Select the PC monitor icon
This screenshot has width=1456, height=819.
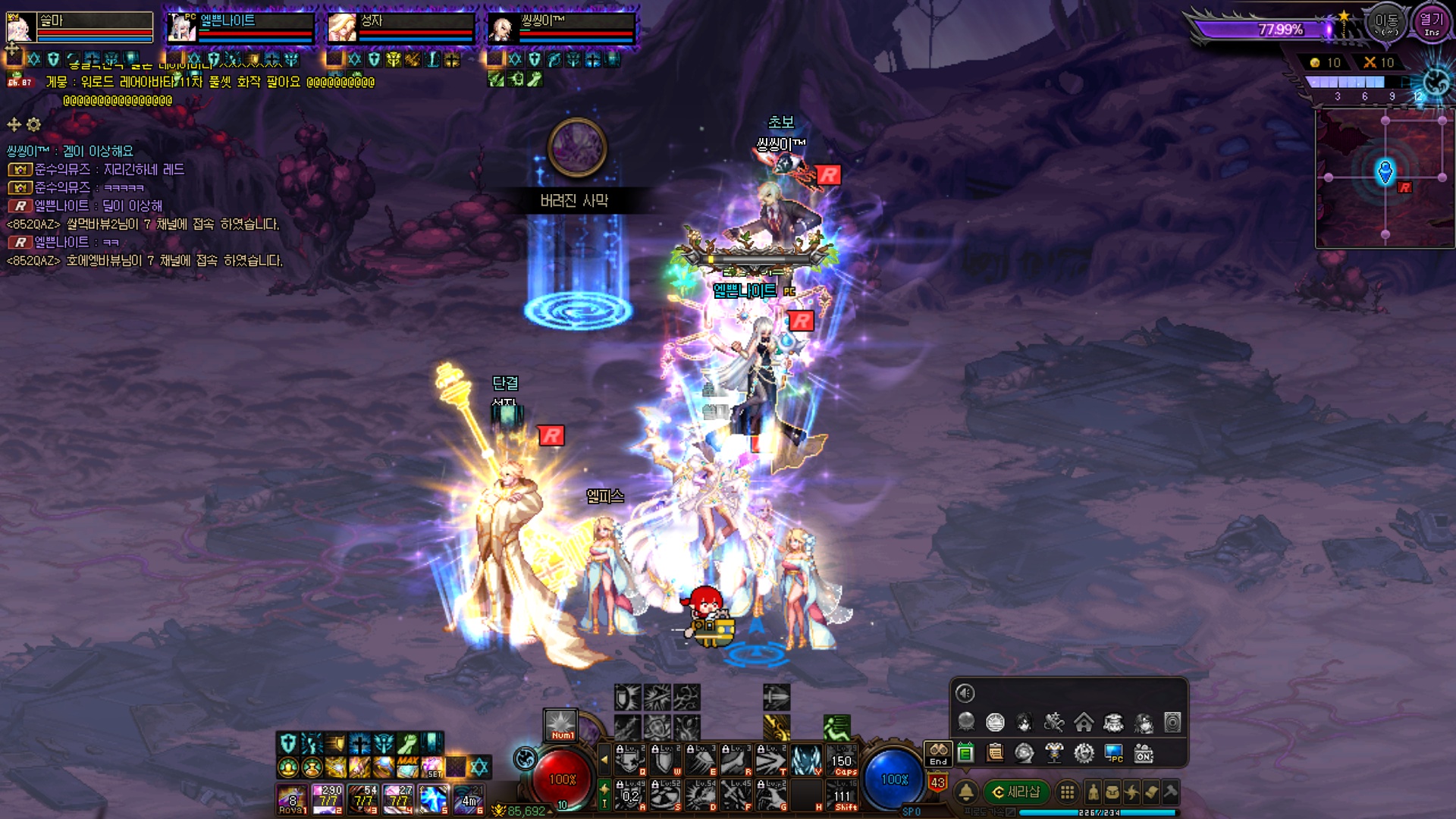tap(1113, 753)
